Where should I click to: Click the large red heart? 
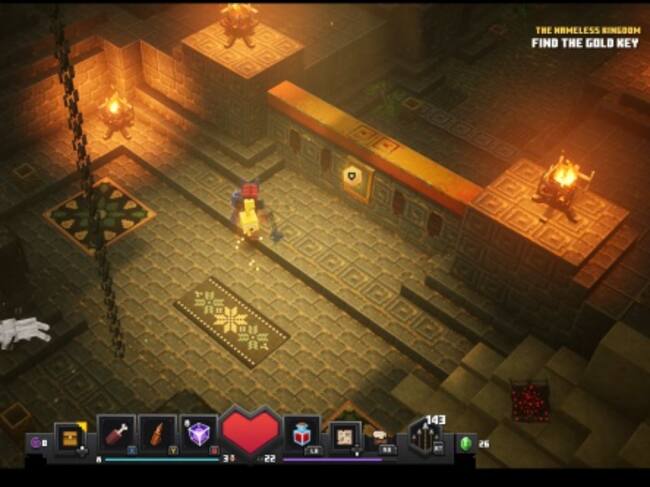250,432
